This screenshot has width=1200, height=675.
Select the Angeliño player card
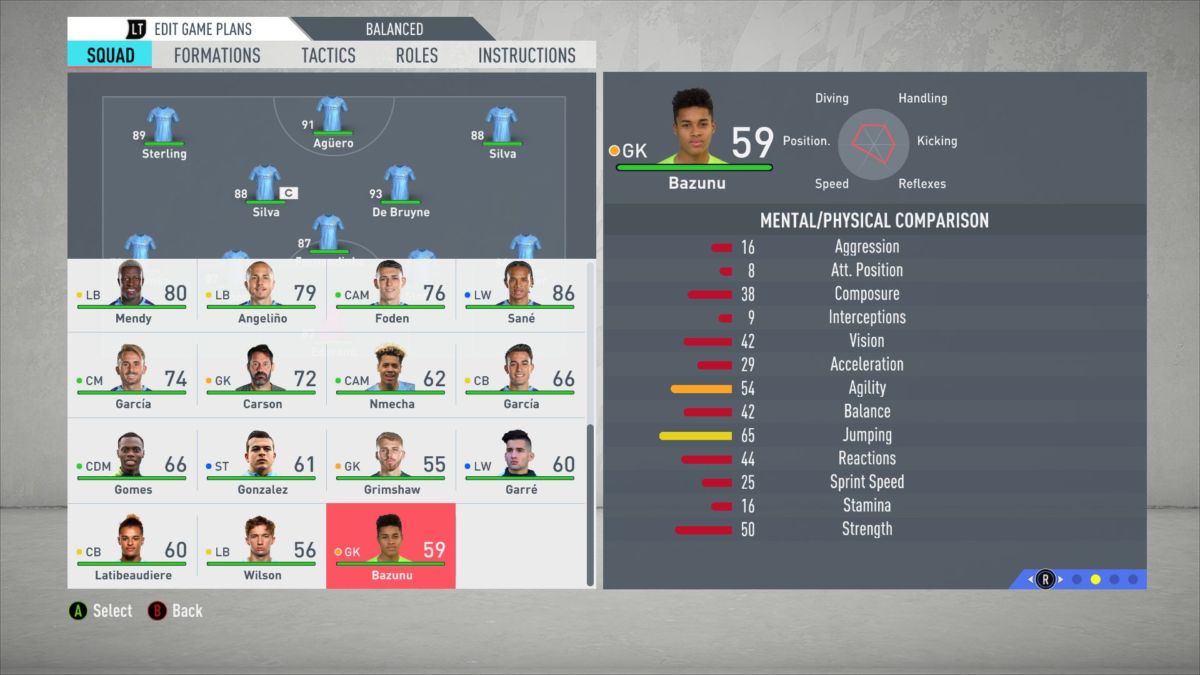pyautogui.click(x=262, y=294)
